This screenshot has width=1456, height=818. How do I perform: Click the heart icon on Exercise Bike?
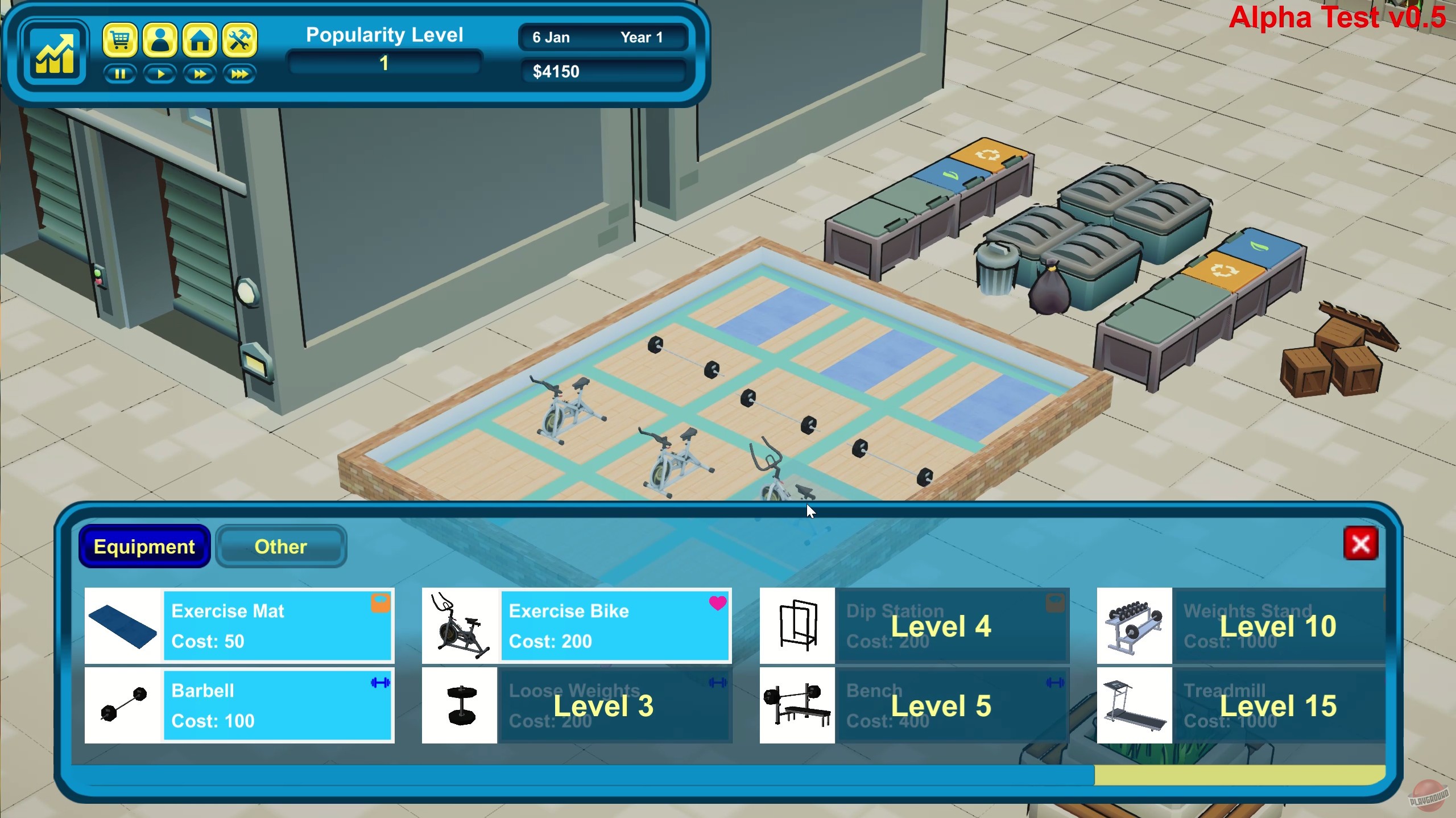[719, 604]
